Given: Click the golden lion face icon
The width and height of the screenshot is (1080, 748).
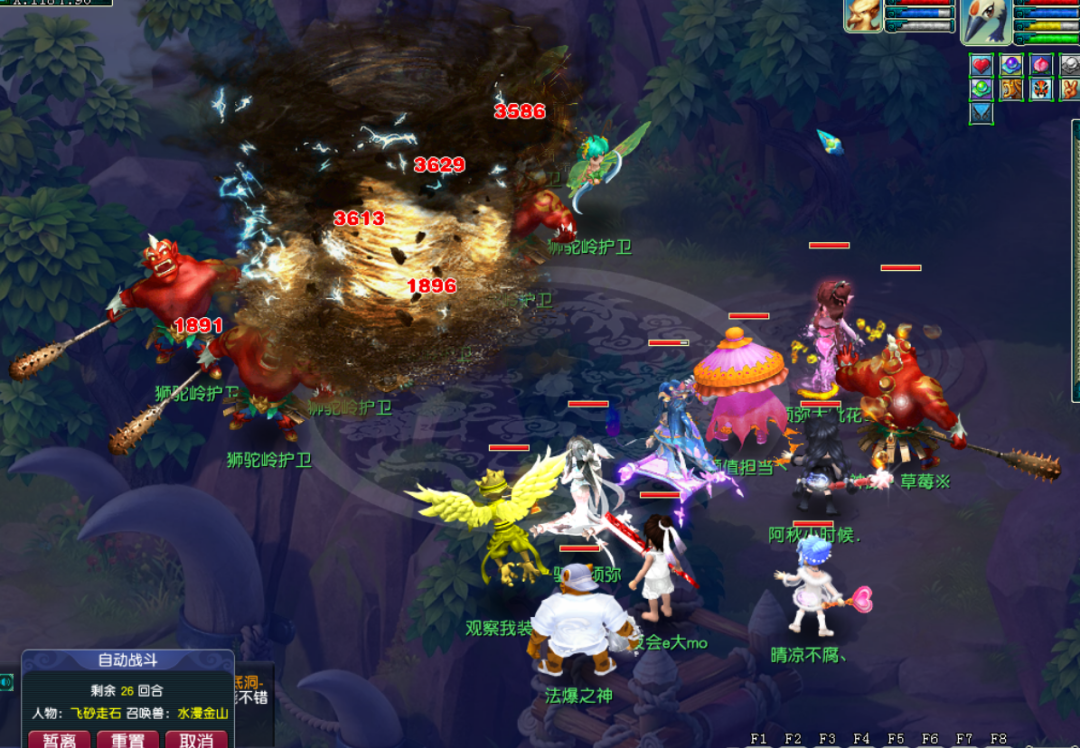Looking at the screenshot, I should [x=1011, y=89].
